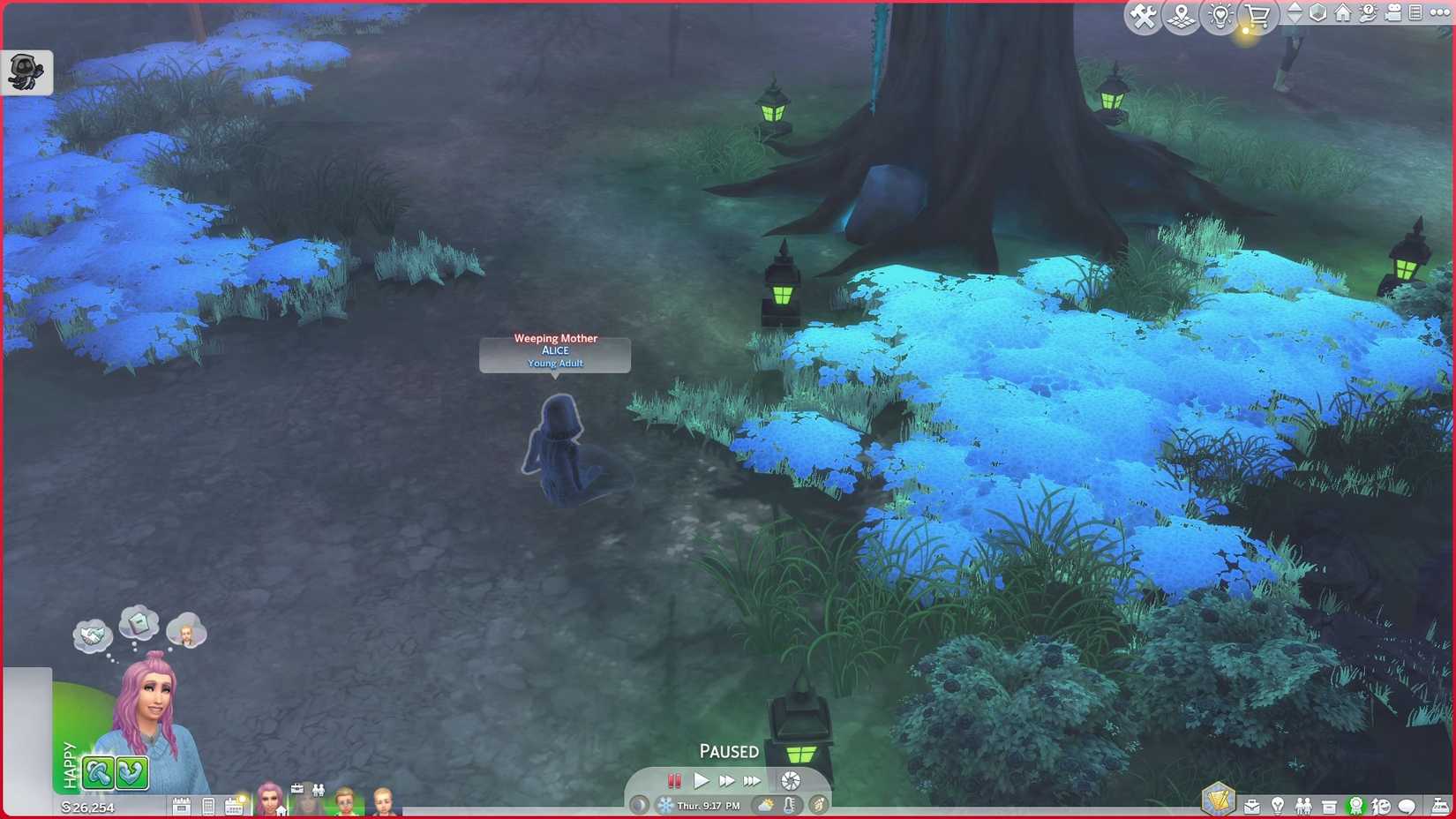Open the camera video recording icon
The width and height of the screenshot is (1456, 819).
(x=1392, y=13)
